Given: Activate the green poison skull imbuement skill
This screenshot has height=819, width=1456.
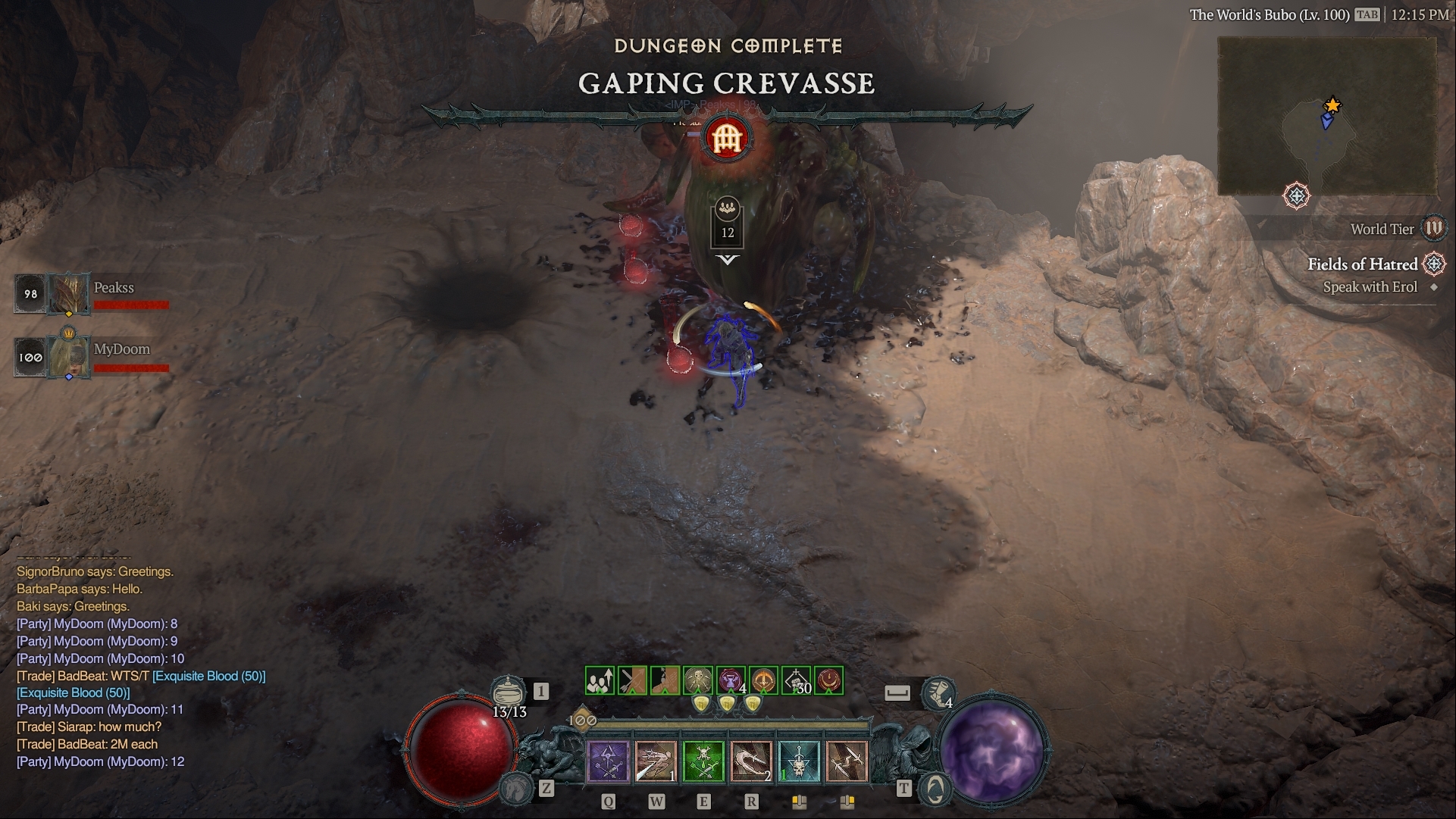Looking at the screenshot, I should tap(704, 761).
